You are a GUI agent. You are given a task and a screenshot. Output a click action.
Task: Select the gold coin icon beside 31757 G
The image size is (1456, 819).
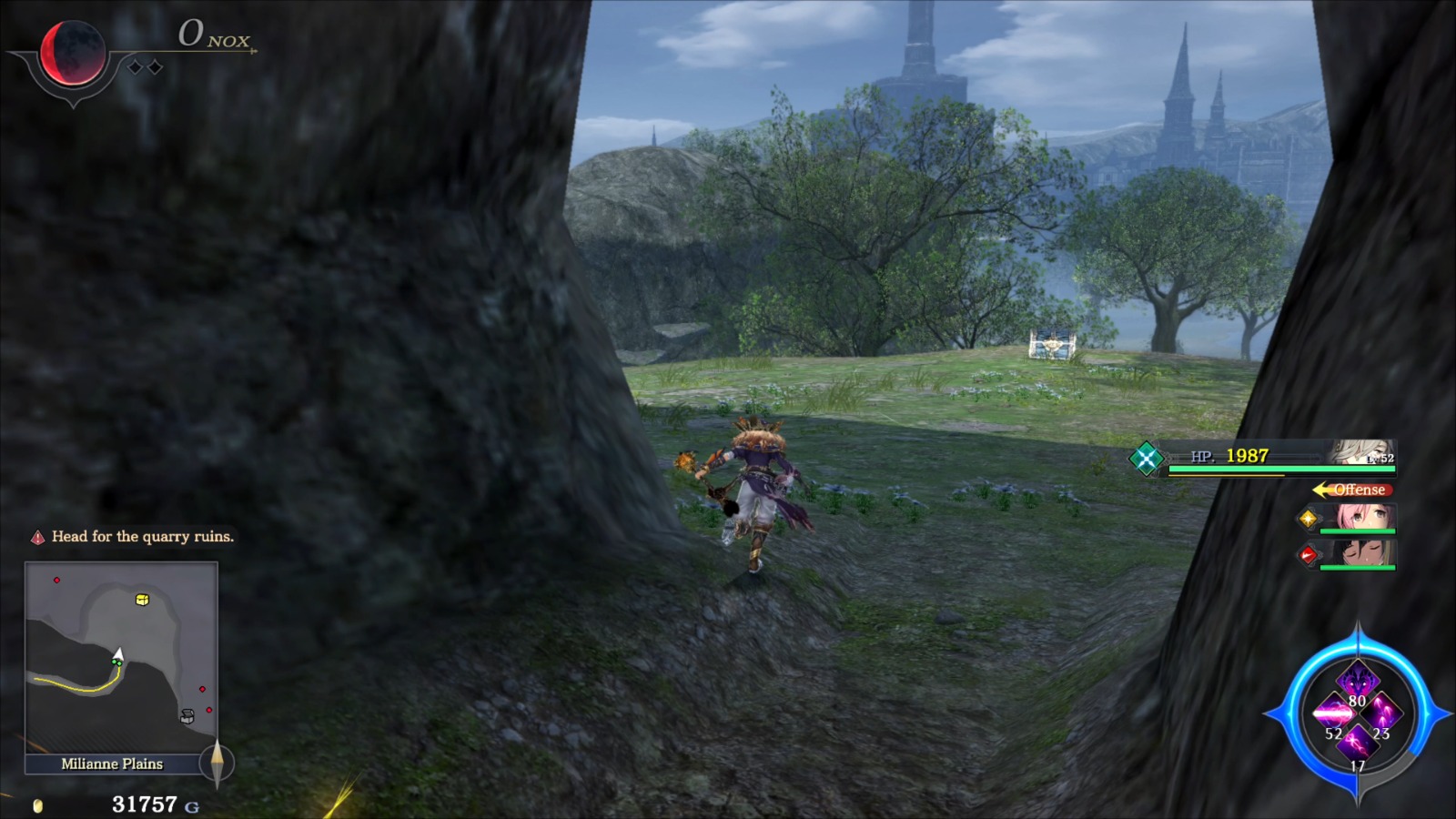36,804
